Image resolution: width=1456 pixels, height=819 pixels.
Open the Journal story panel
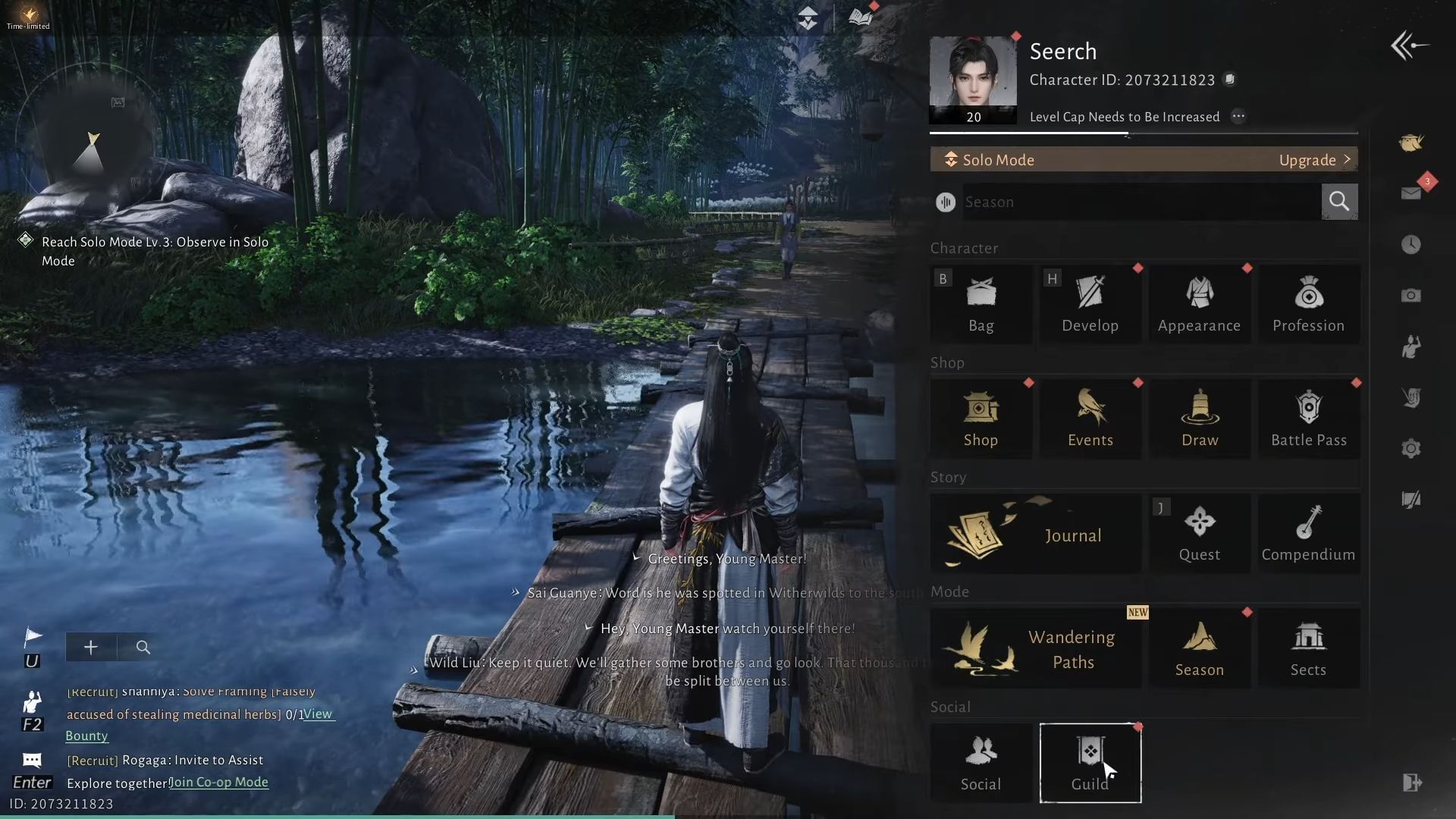point(1035,533)
